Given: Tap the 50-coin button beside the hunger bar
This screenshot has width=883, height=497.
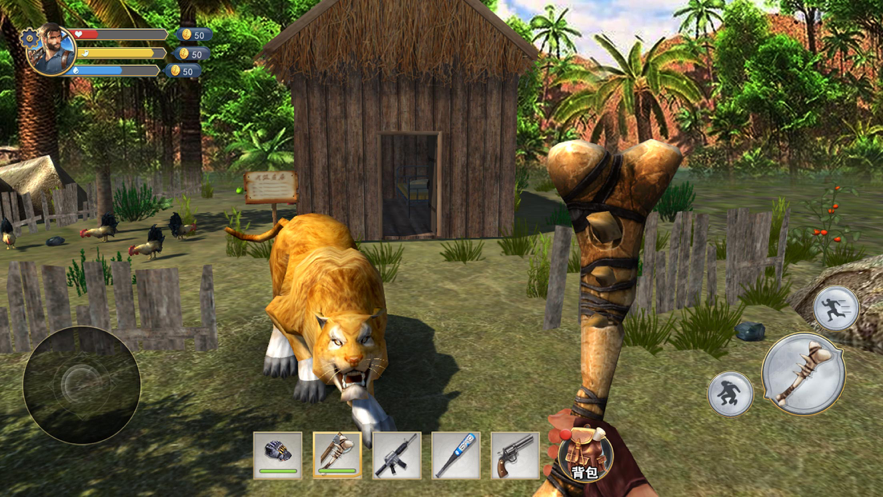Looking at the screenshot, I should pyautogui.click(x=190, y=54).
